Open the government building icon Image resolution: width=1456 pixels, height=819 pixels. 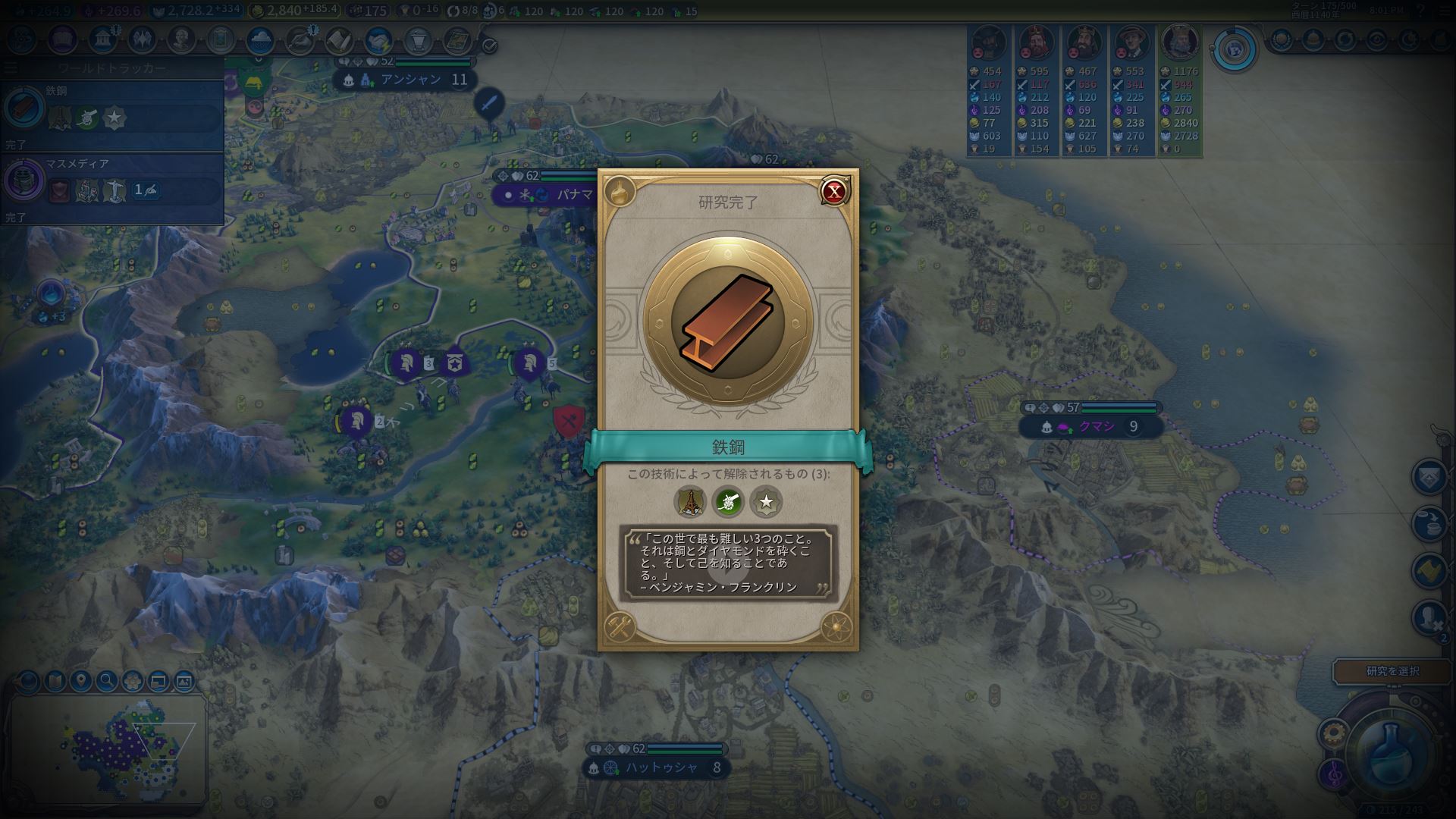[x=102, y=39]
